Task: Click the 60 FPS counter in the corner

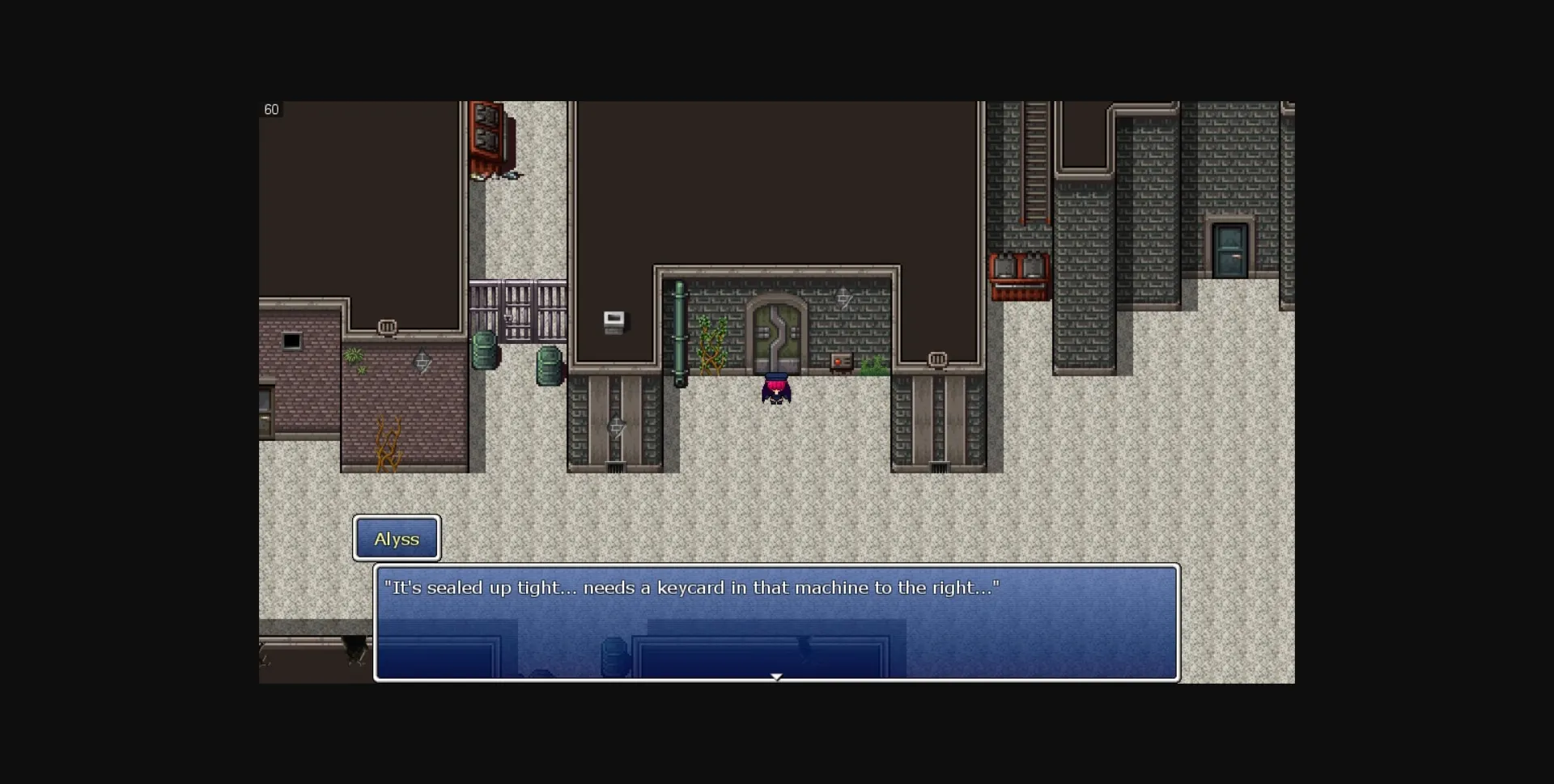Action: click(272, 109)
